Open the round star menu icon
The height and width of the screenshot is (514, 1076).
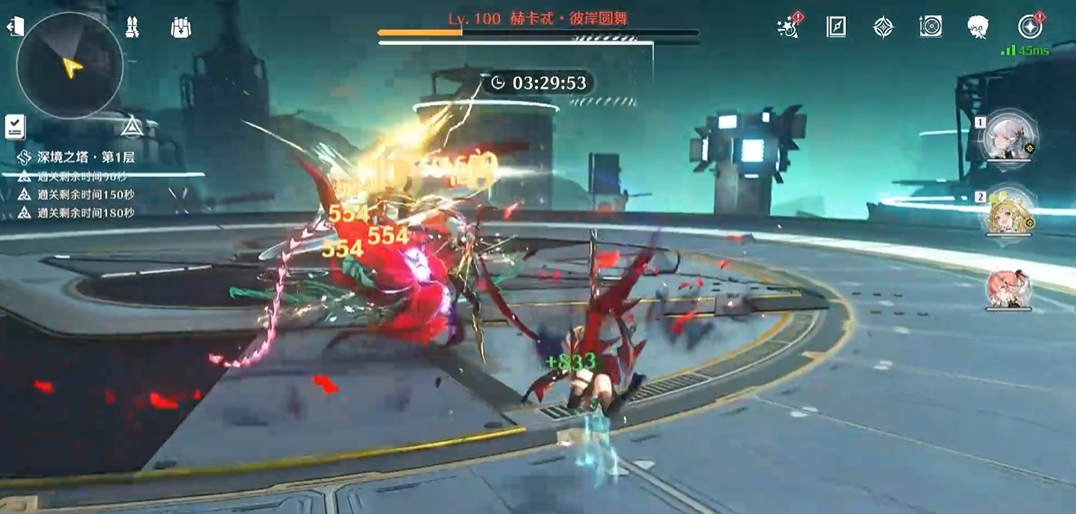[x=1029, y=27]
